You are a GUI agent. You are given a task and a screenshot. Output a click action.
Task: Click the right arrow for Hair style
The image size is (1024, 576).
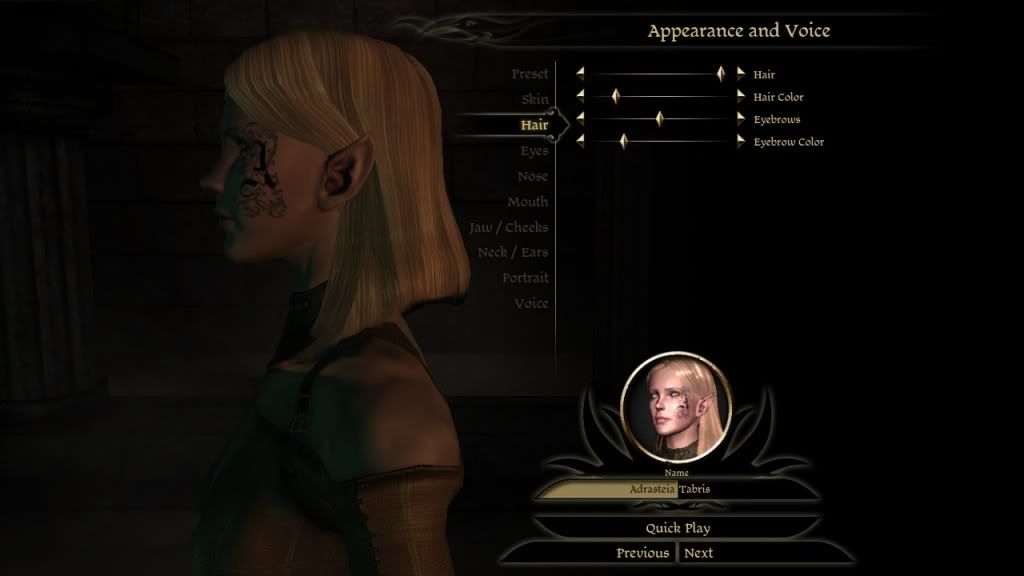(741, 74)
